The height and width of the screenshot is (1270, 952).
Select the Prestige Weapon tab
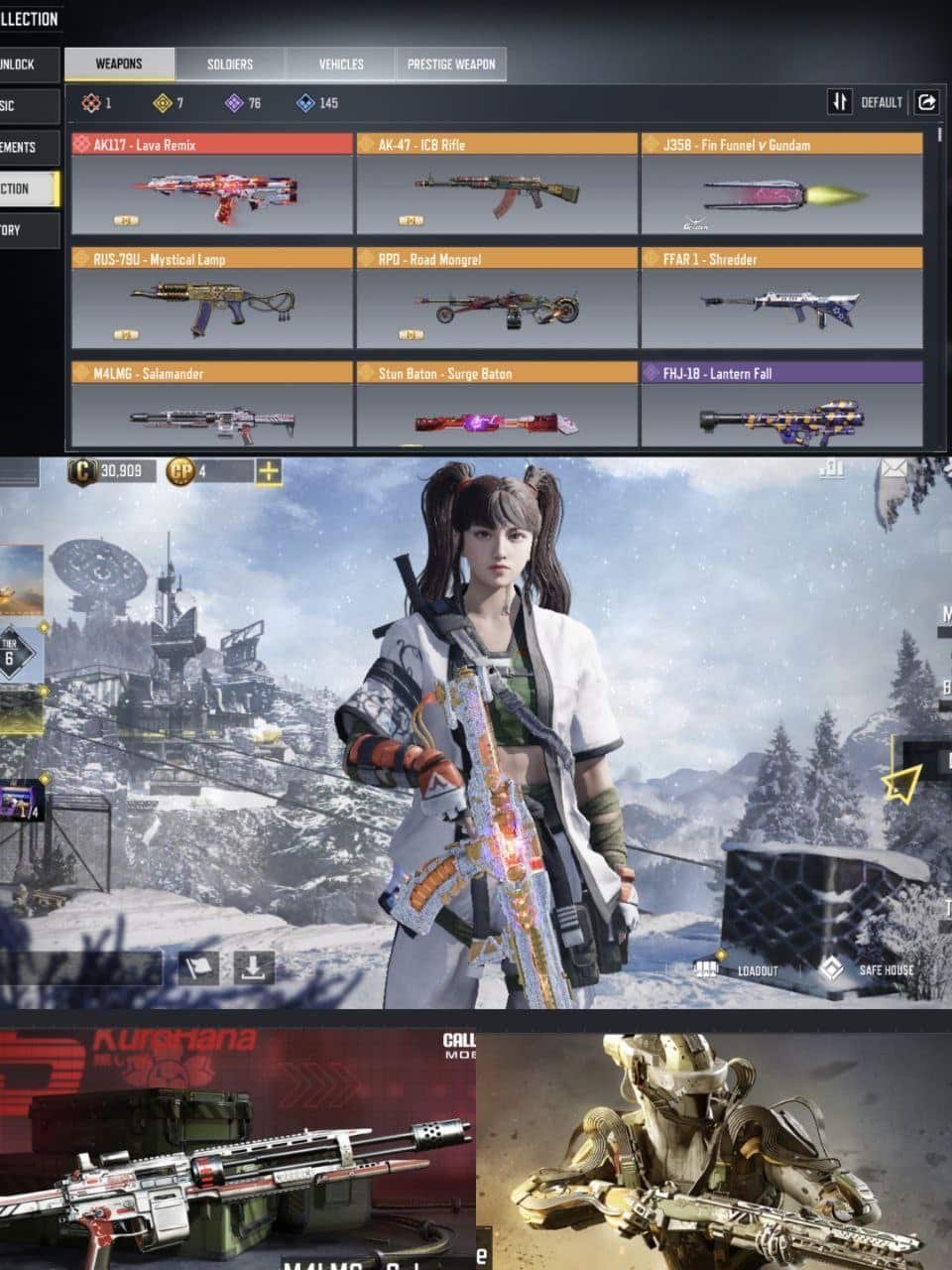tap(451, 64)
